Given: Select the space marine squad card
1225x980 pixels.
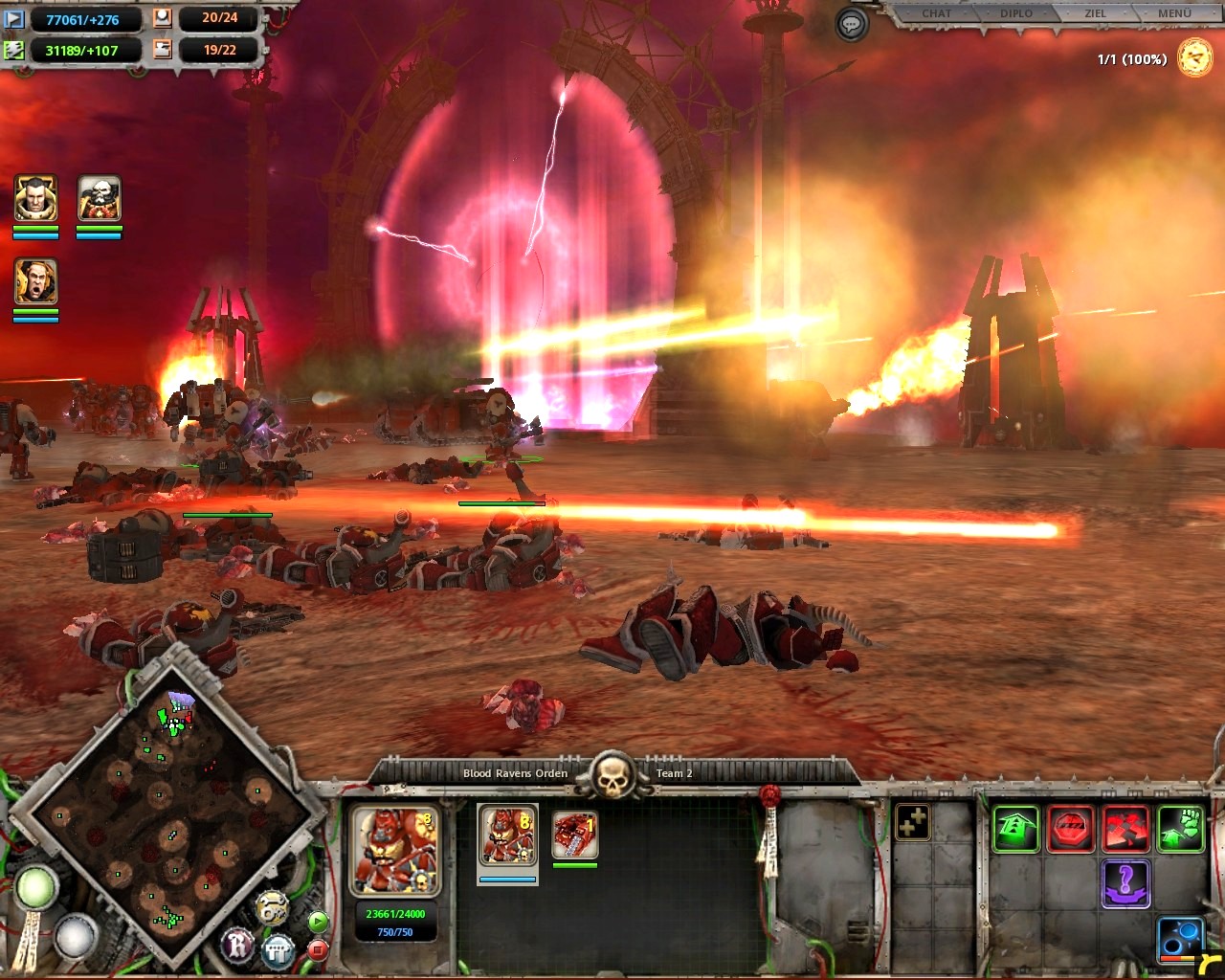Looking at the screenshot, I should coord(507,836).
